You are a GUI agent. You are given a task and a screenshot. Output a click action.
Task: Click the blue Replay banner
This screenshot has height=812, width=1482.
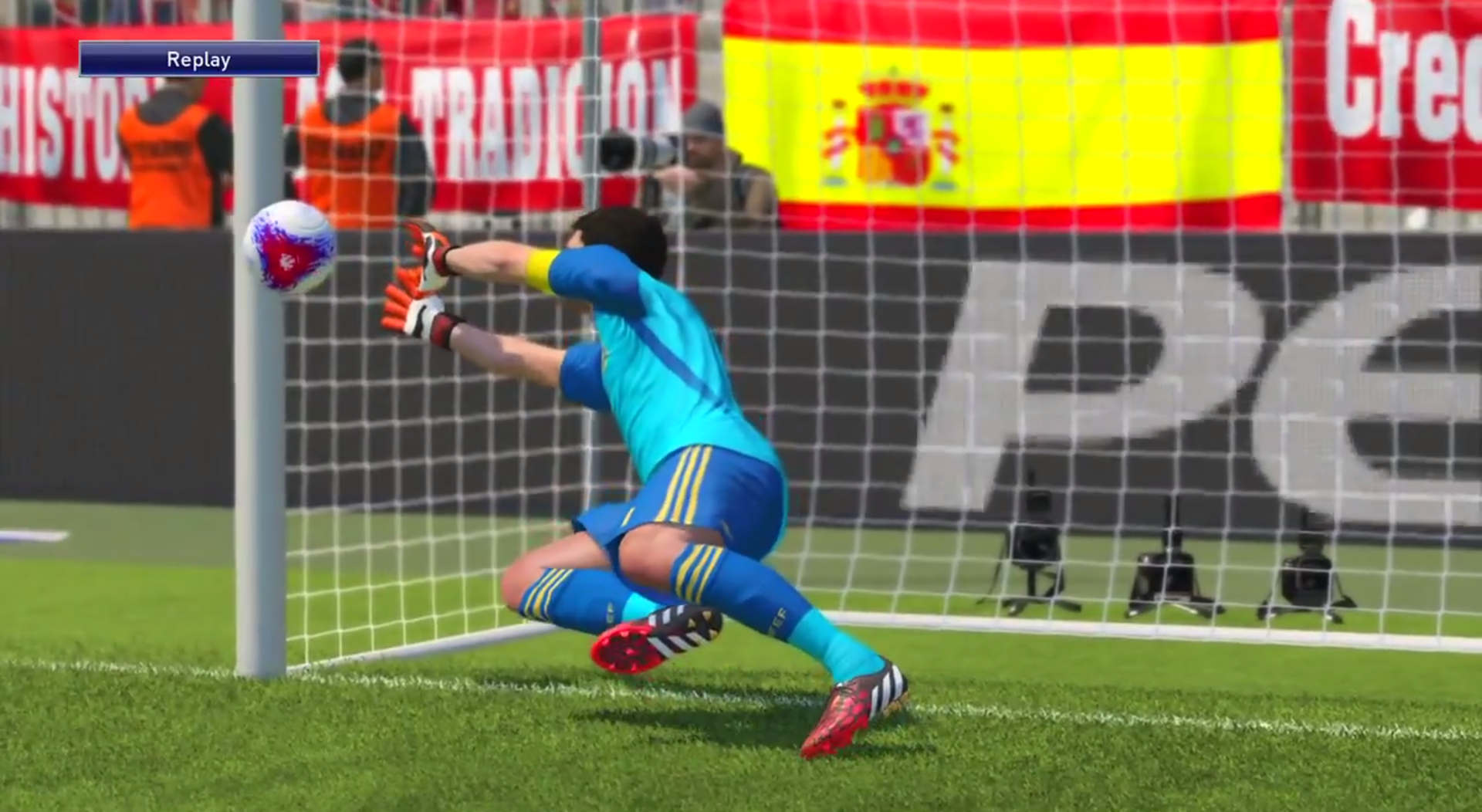tap(199, 58)
